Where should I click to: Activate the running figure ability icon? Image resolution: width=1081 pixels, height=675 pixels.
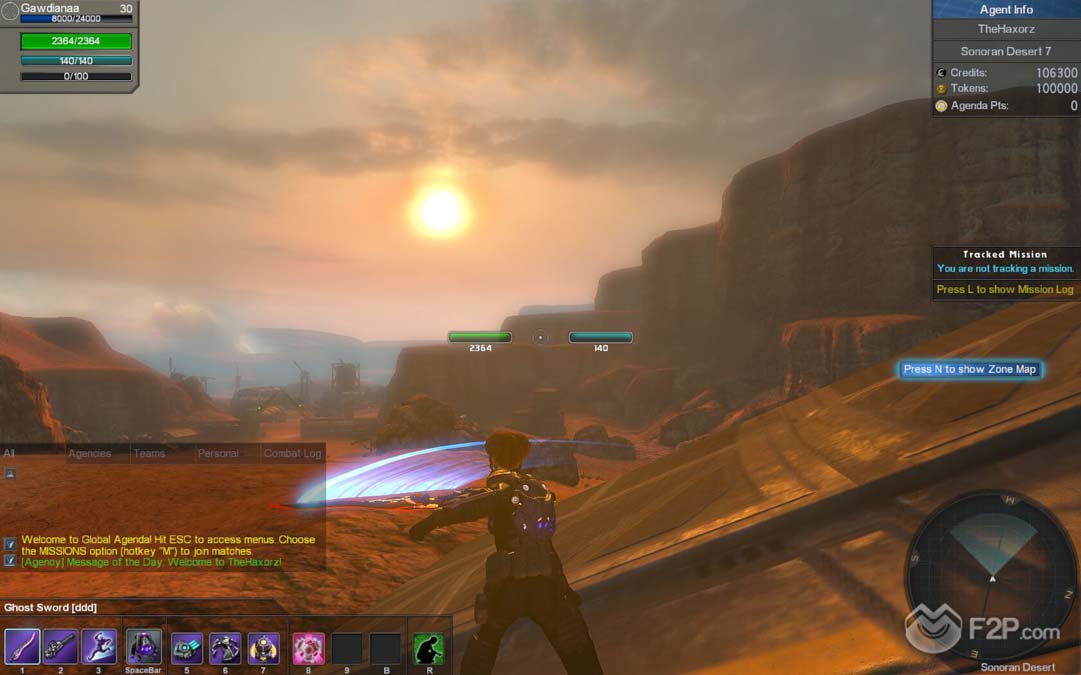99,647
